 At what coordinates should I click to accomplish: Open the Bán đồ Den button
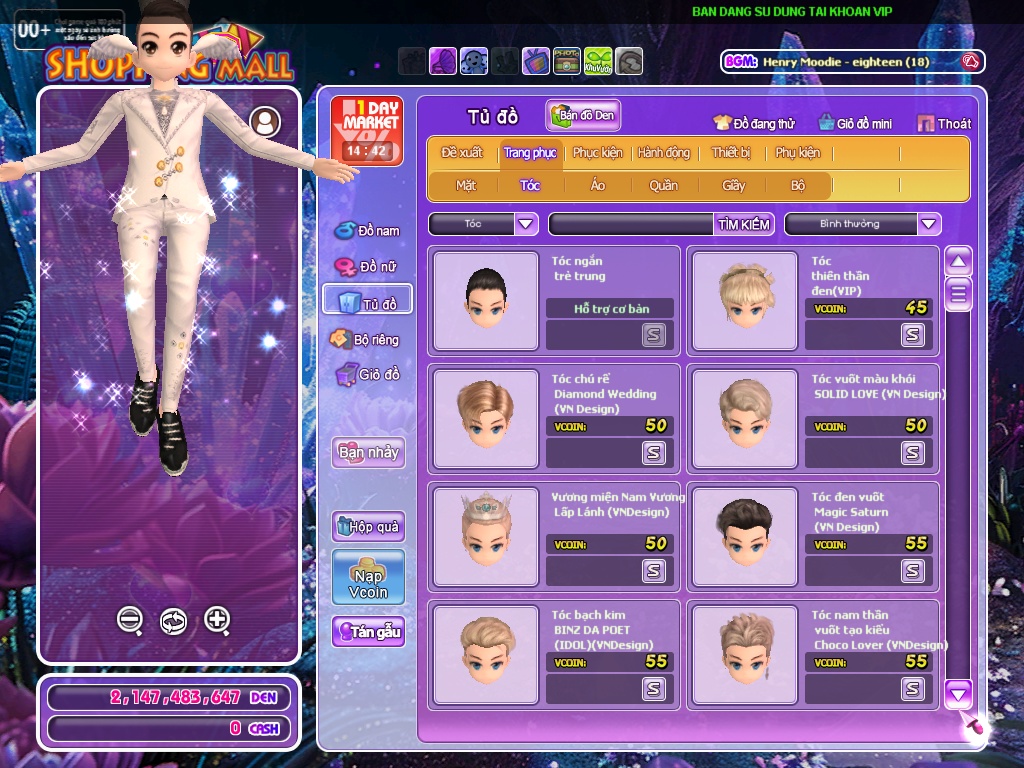pos(583,116)
